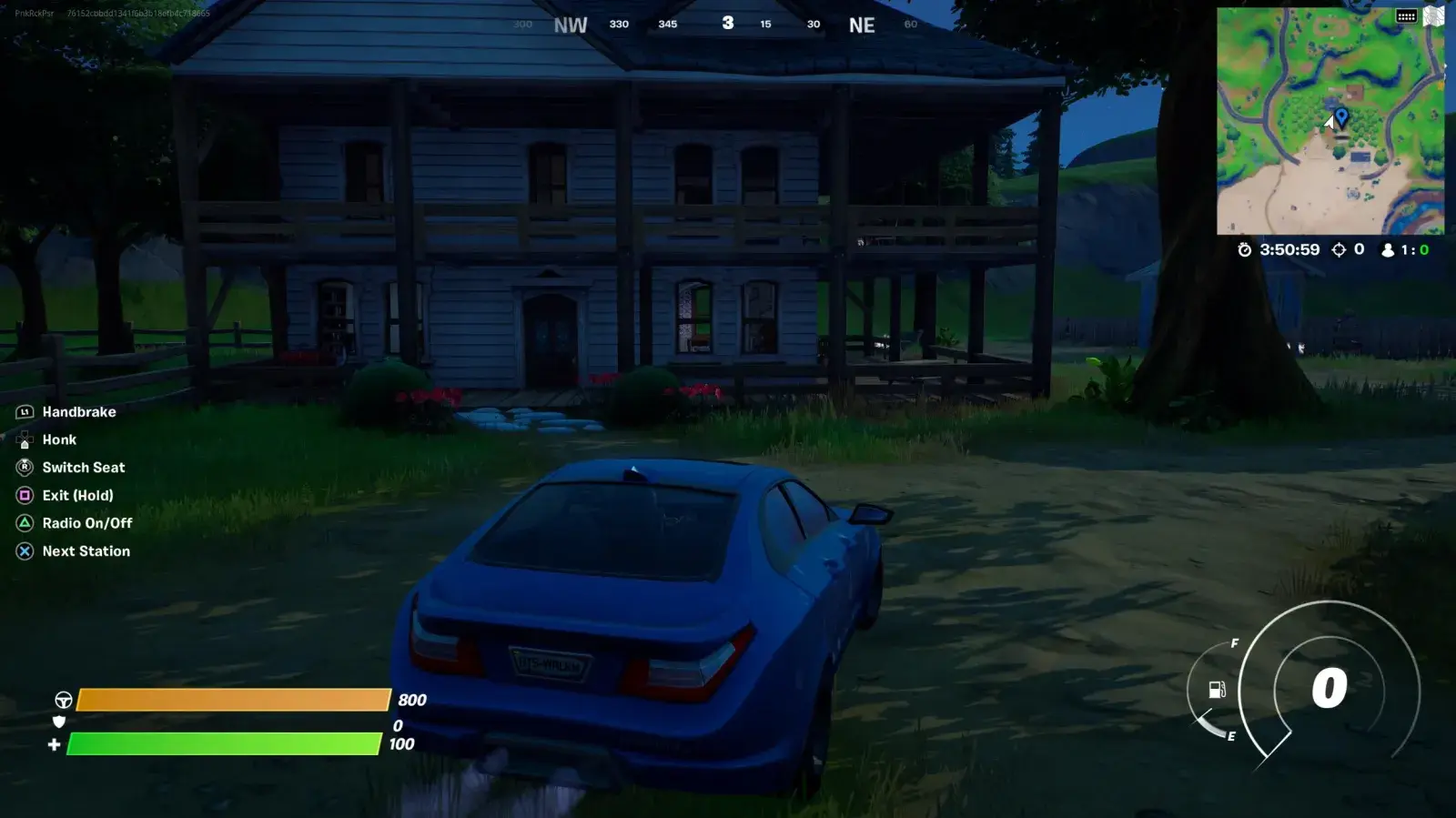The height and width of the screenshot is (818, 1456).
Task: Click the eliminations crosshair icon
Action: pos(1338,248)
